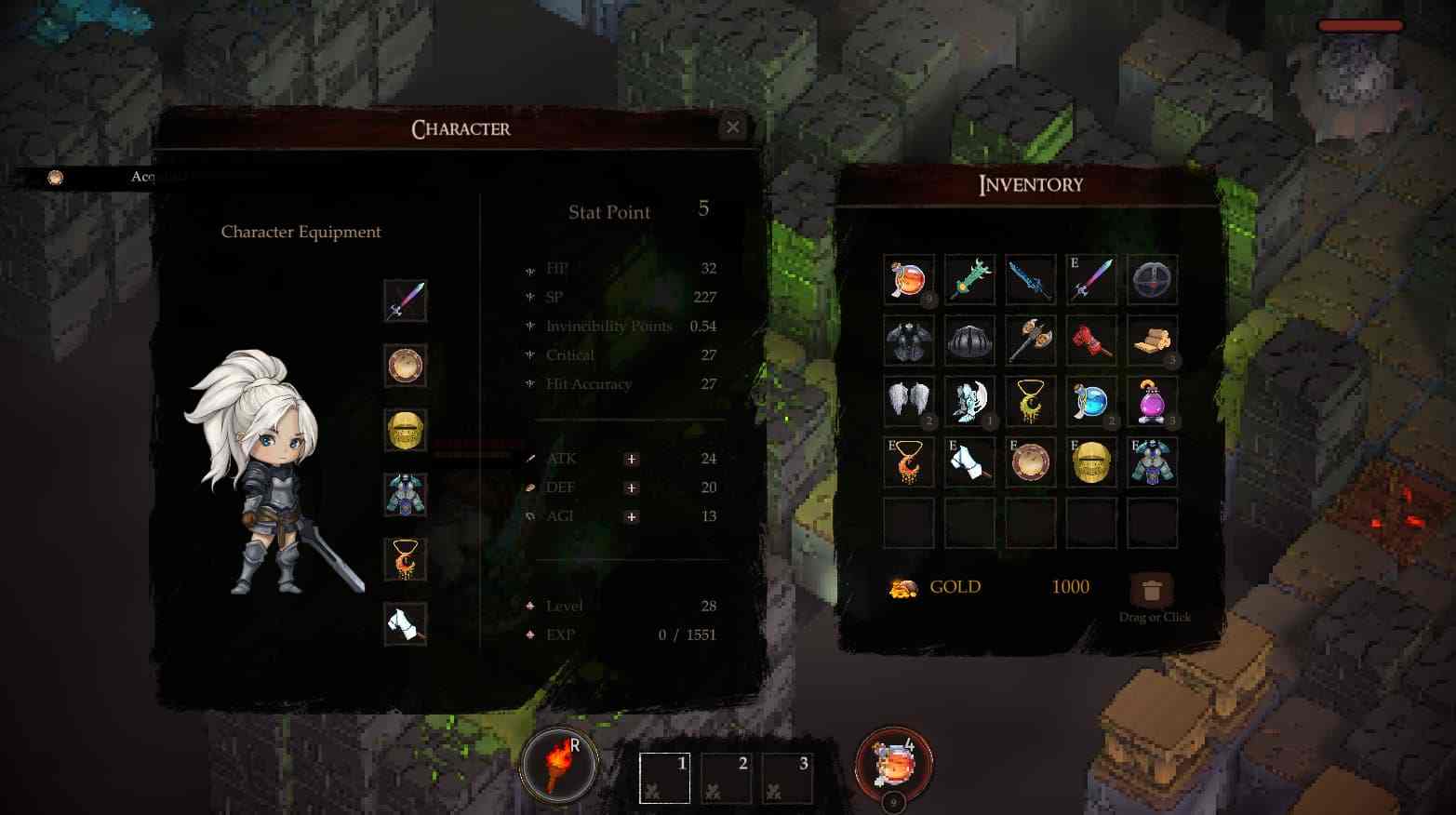Viewport: 1456px width, 815px height.
Task: Click the equipped purple sword in inventory
Action: (x=1091, y=278)
